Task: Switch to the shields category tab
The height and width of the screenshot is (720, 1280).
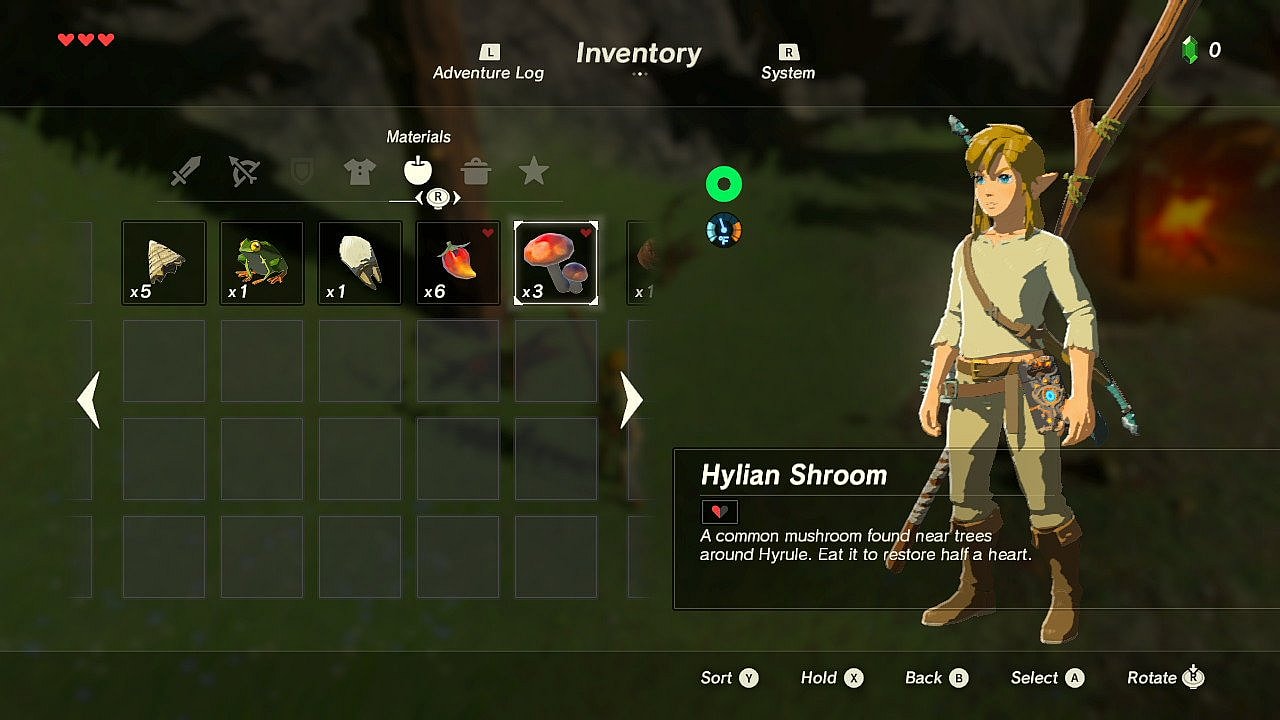Action: pos(301,172)
